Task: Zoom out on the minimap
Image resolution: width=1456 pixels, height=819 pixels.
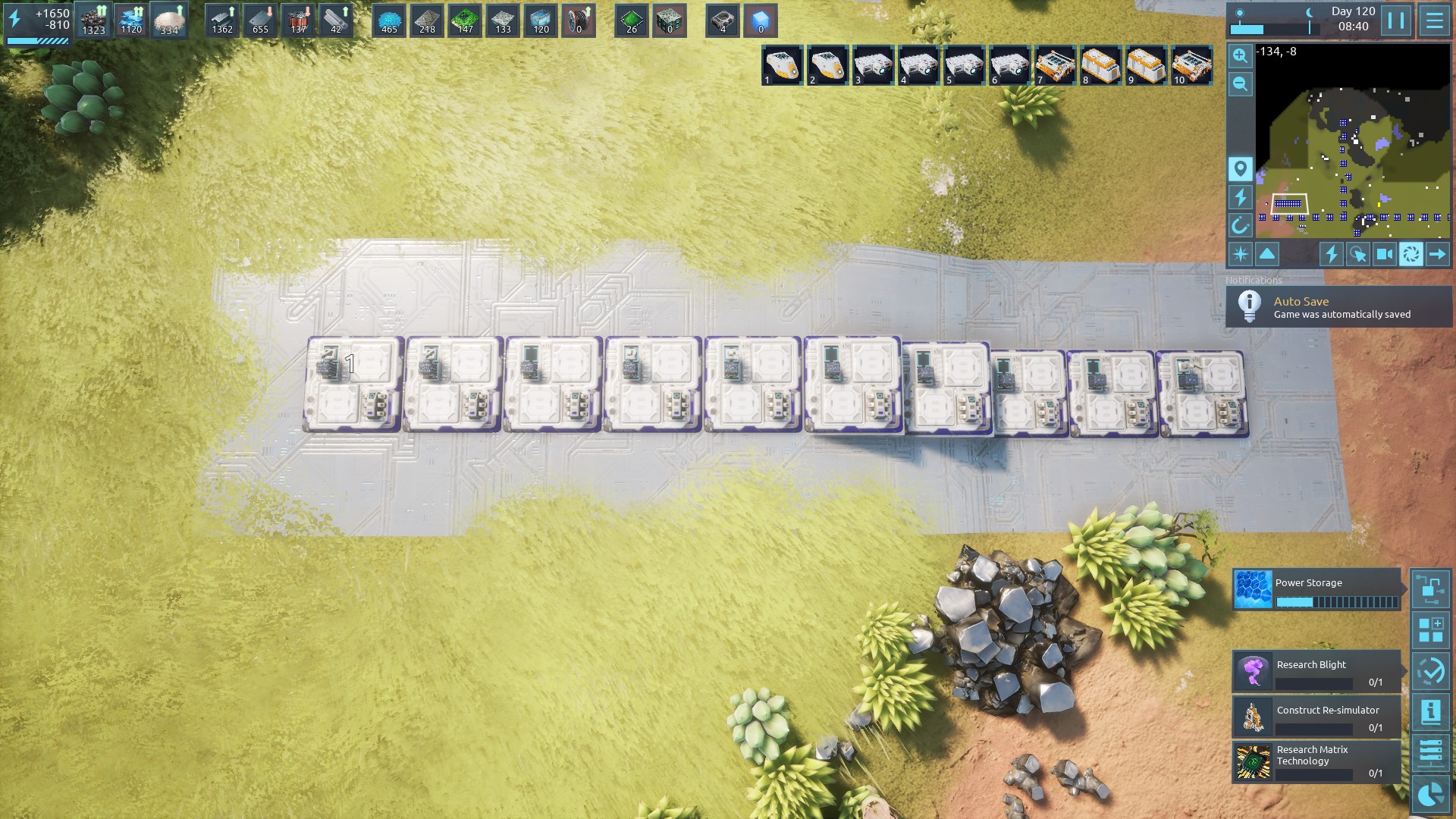Action: [1240, 84]
